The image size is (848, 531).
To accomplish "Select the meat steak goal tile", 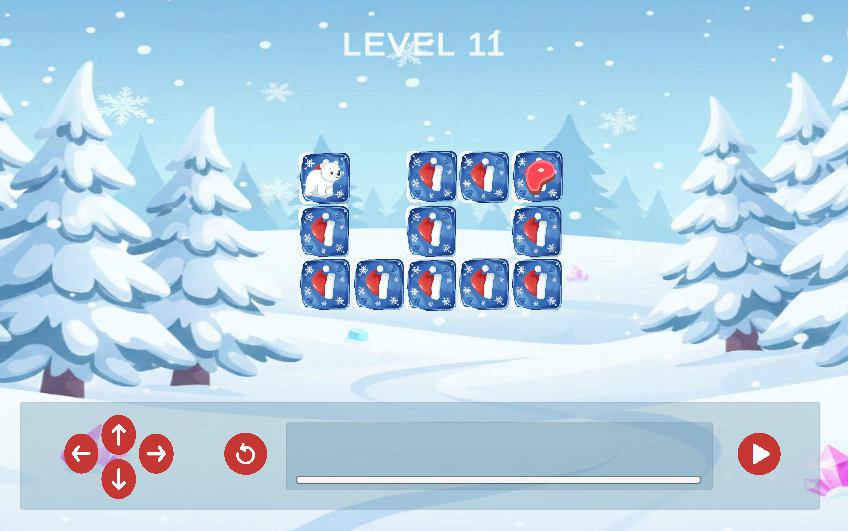I will coord(538,177).
